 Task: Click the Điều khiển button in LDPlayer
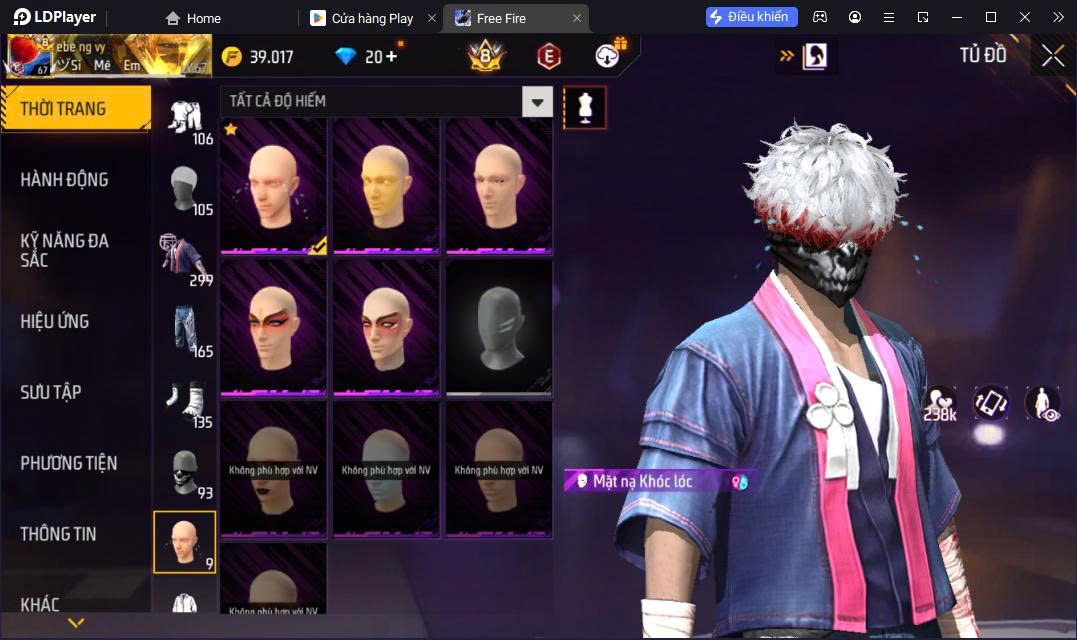(x=751, y=17)
